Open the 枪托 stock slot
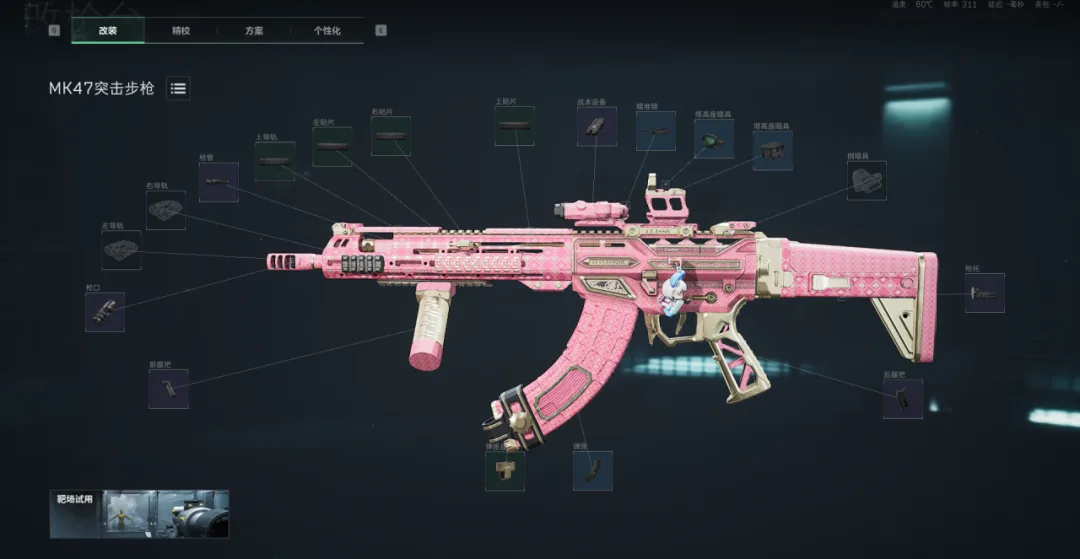This screenshot has height=559, width=1080. tap(984, 293)
